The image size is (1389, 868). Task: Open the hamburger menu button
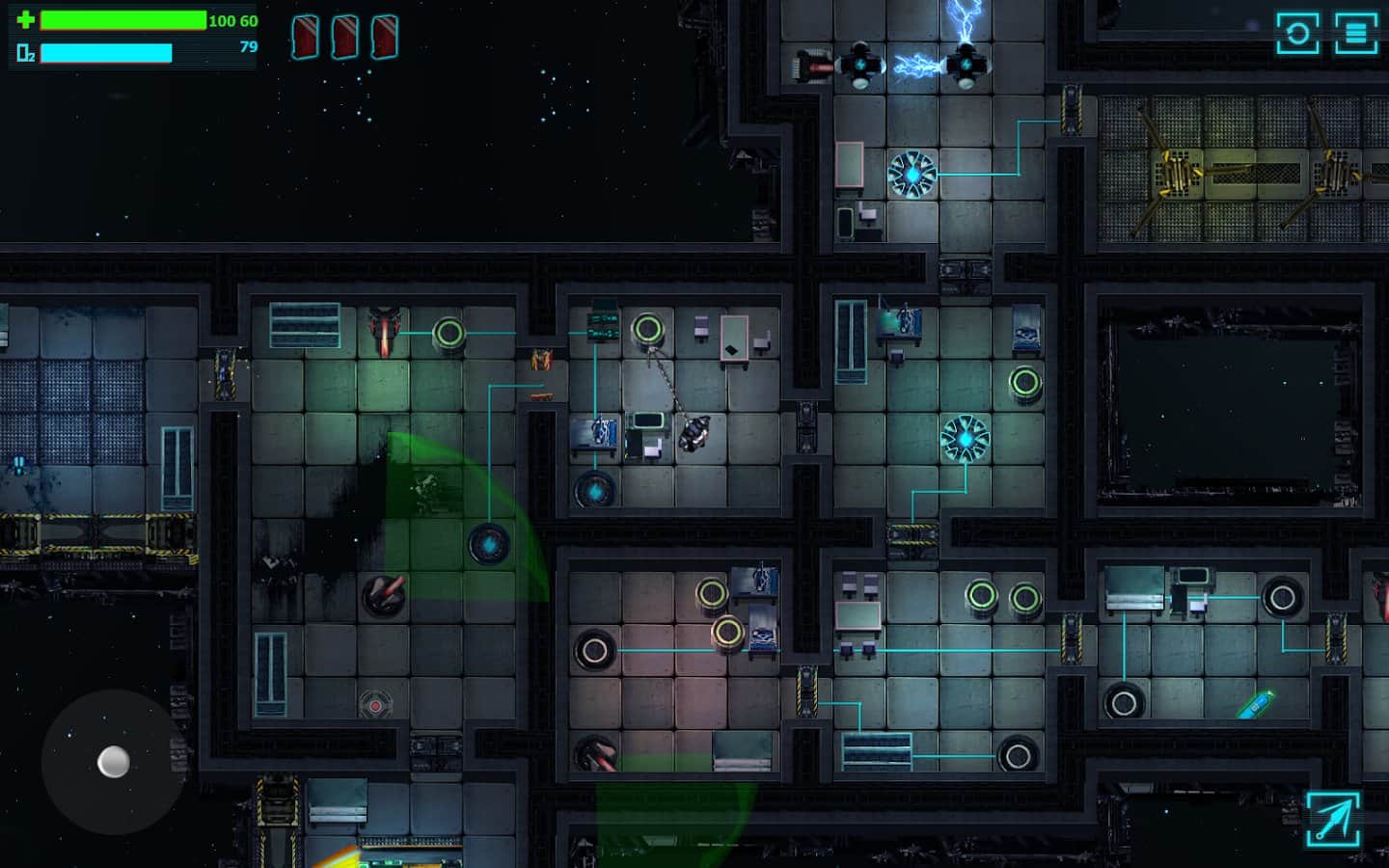click(x=1355, y=34)
